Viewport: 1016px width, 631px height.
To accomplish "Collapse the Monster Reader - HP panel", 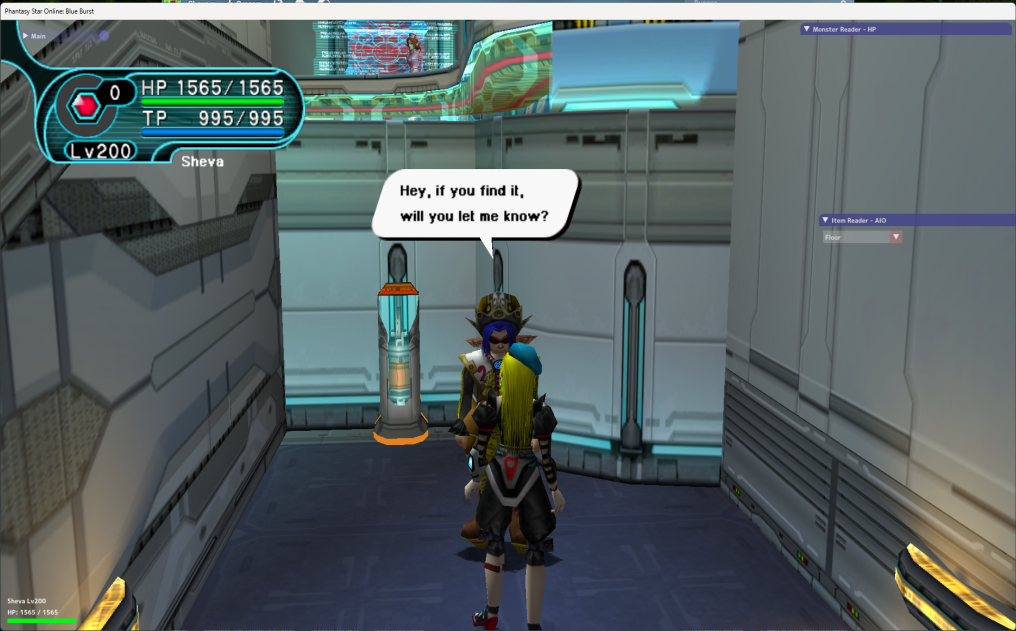I will [x=807, y=30].
